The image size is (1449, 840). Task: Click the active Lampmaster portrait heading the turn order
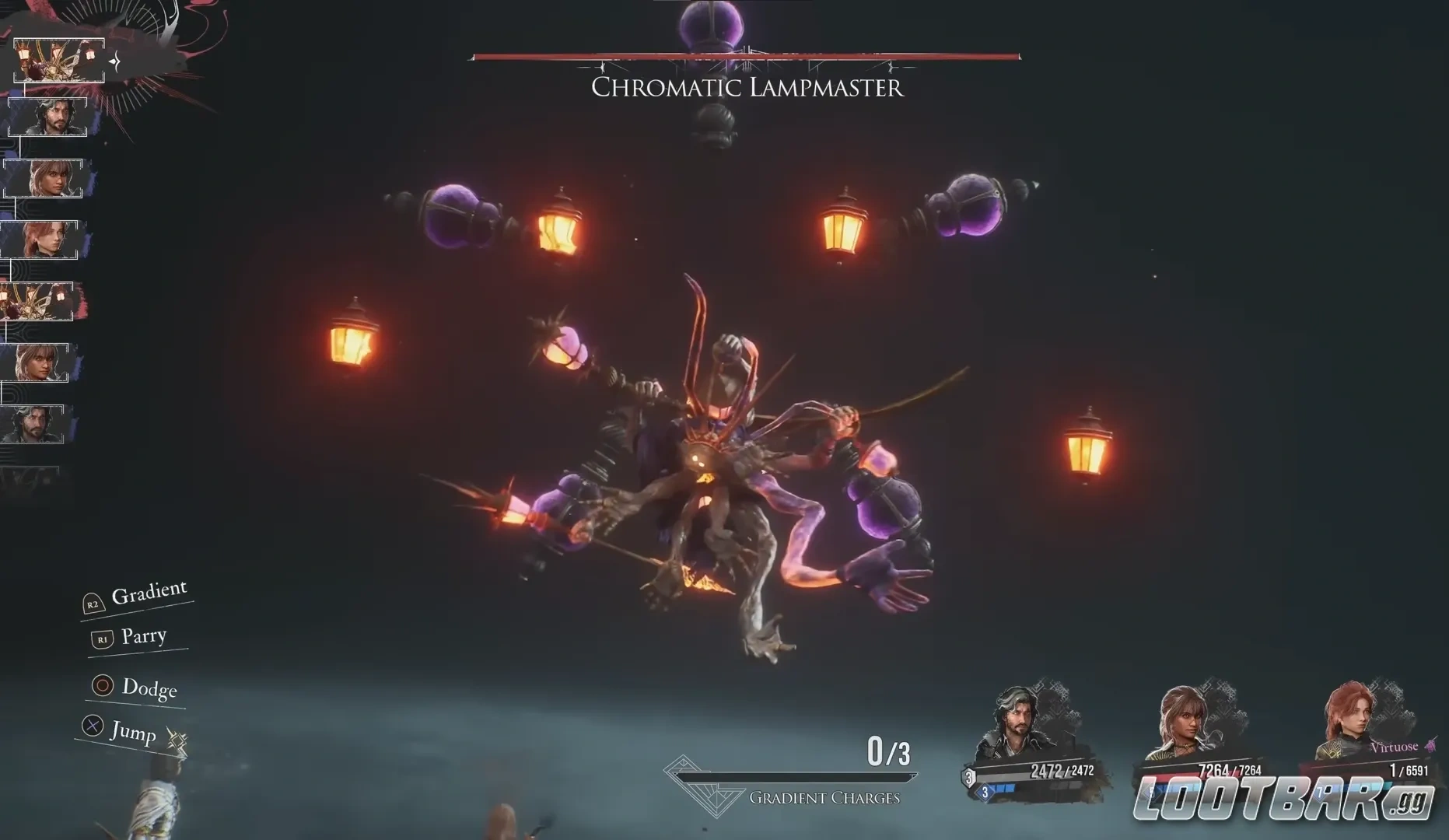pyautogui.click(x=59, y=61)
